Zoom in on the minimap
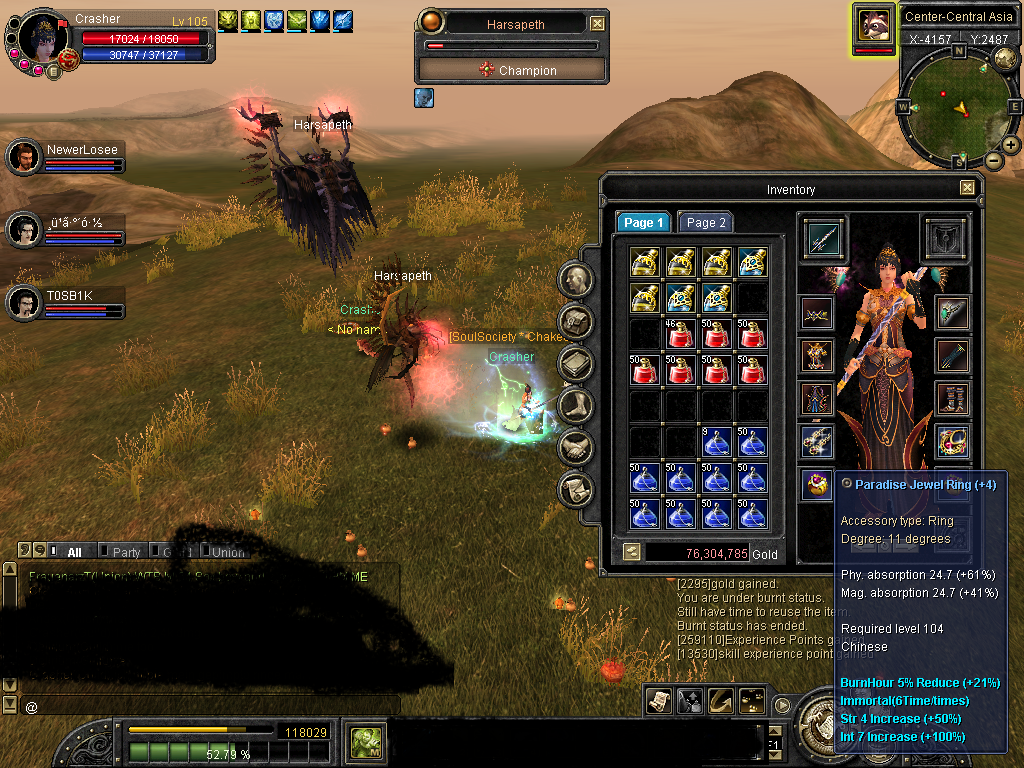The image size is (1024, 768). click(1011, 144)
